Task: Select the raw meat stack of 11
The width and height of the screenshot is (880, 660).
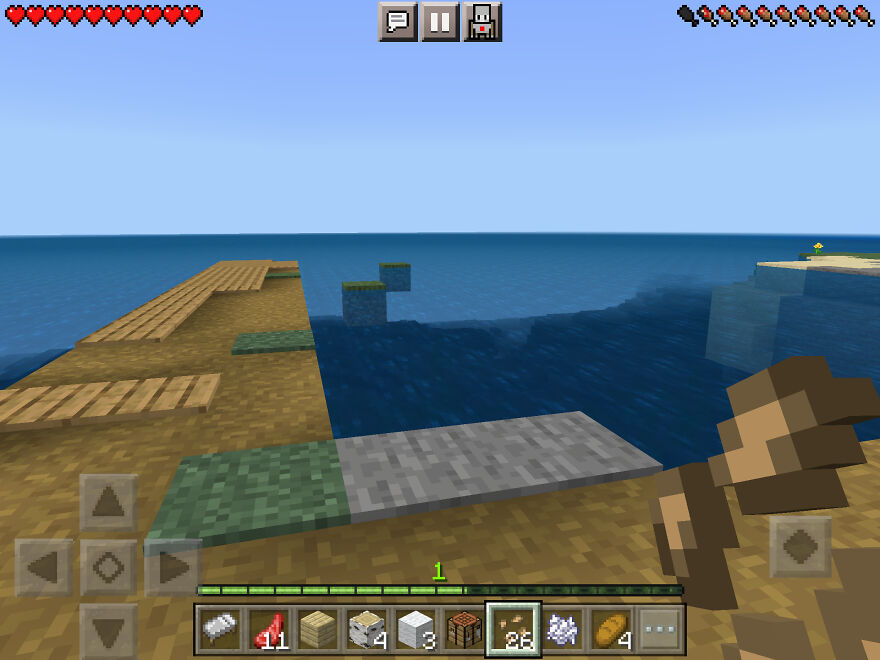Action: 268,629
